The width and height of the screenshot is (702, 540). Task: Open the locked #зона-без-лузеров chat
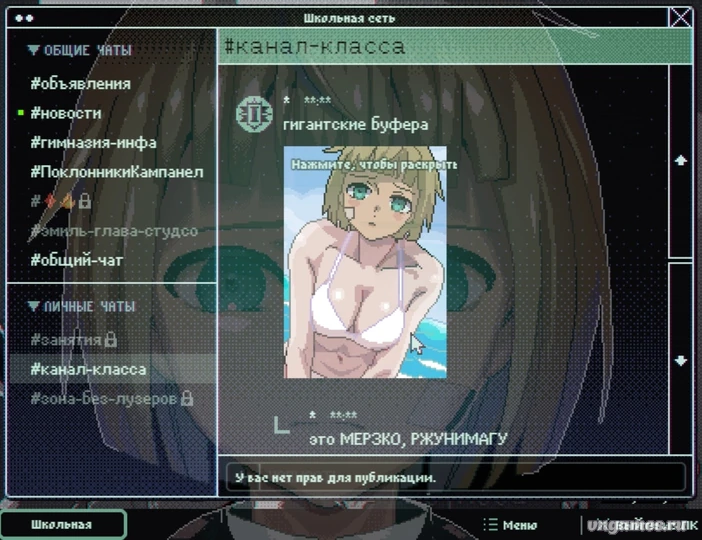coord(110,398)
